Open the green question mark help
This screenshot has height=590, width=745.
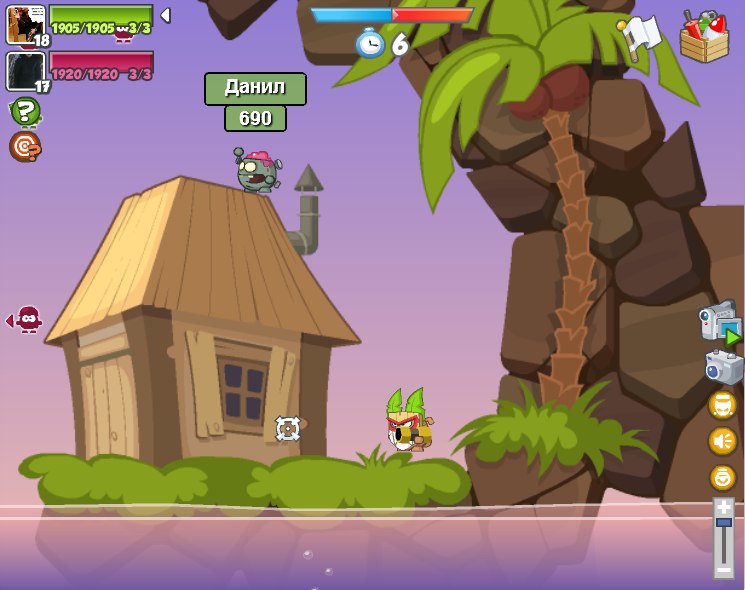[x=25, y=111]
